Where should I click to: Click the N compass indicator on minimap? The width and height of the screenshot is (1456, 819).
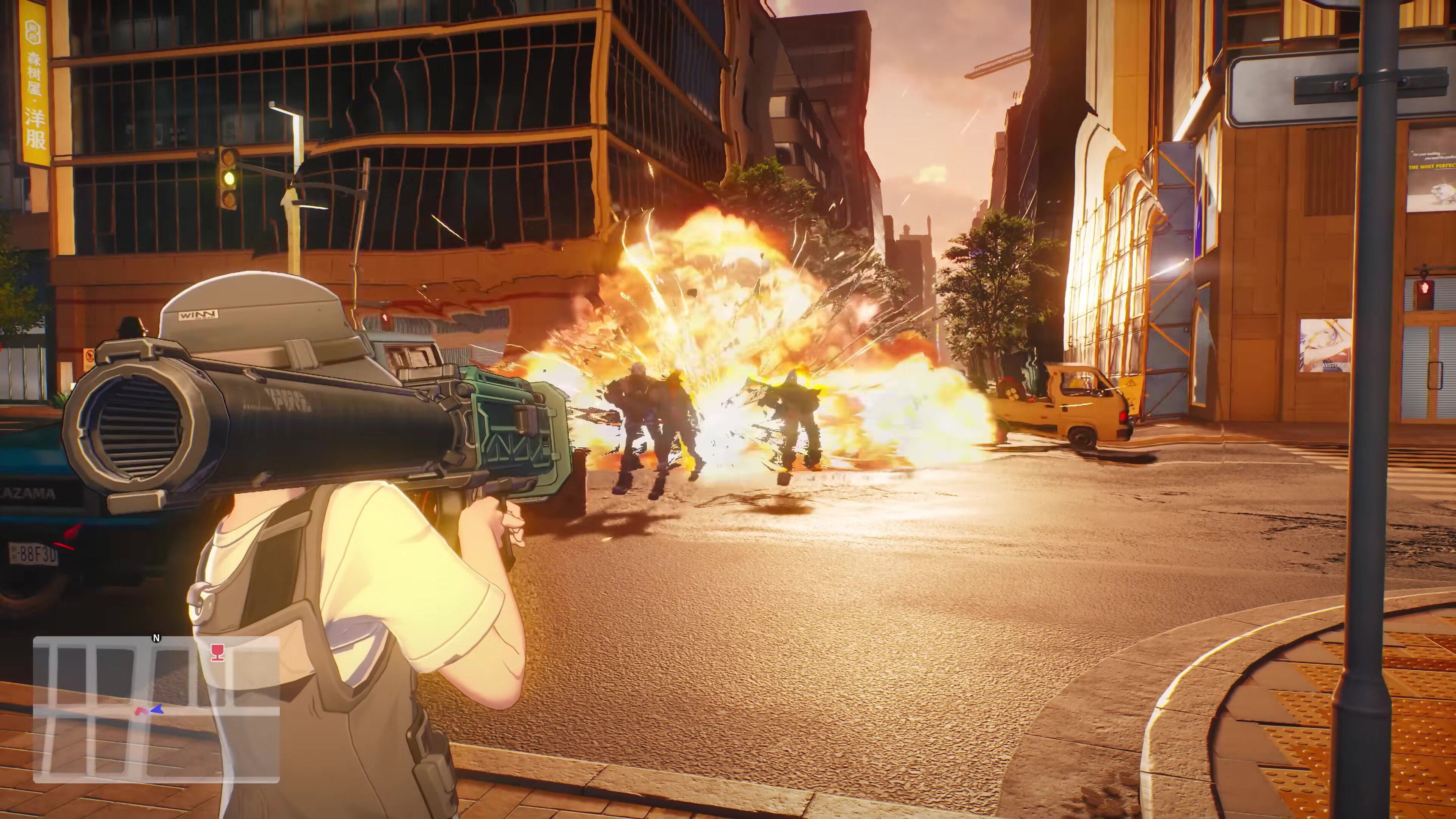click(157, 638)
